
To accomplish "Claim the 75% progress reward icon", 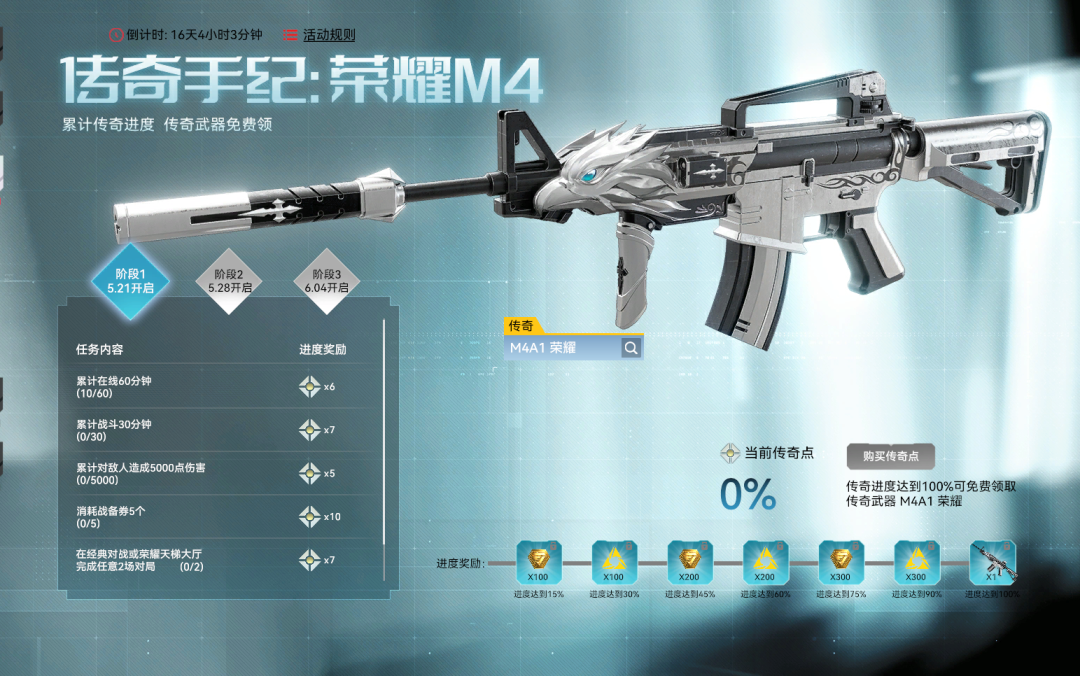I will tap(842, 562).
